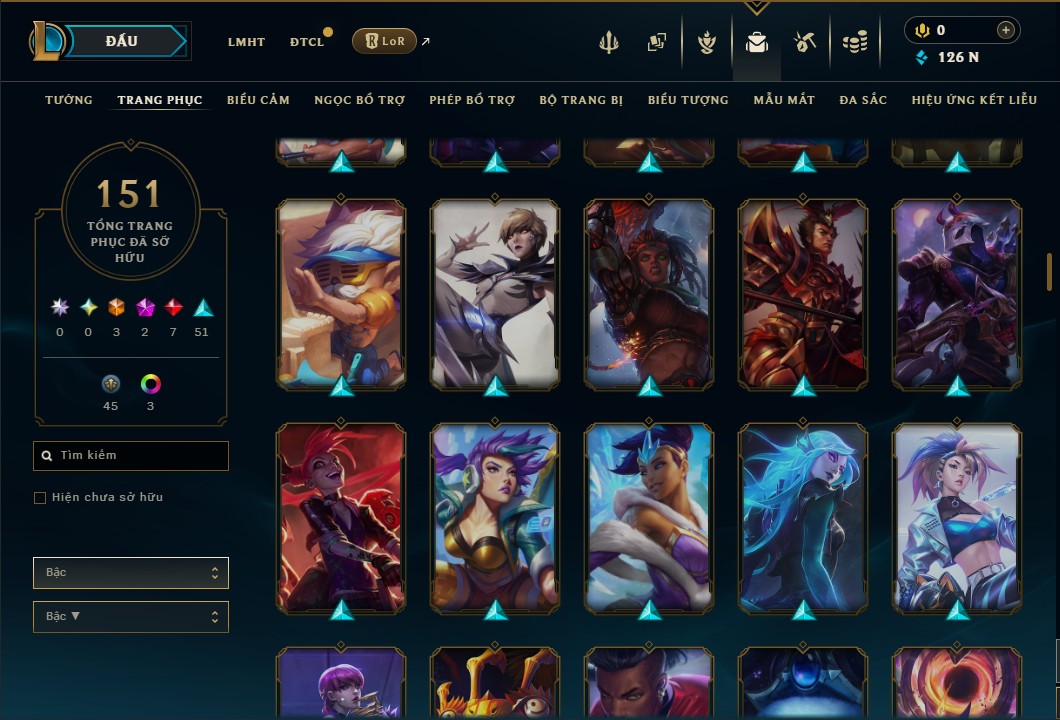Show the BỘ TRANG BỊ tab
1060x720 pixels.
(x=581, y=100)
